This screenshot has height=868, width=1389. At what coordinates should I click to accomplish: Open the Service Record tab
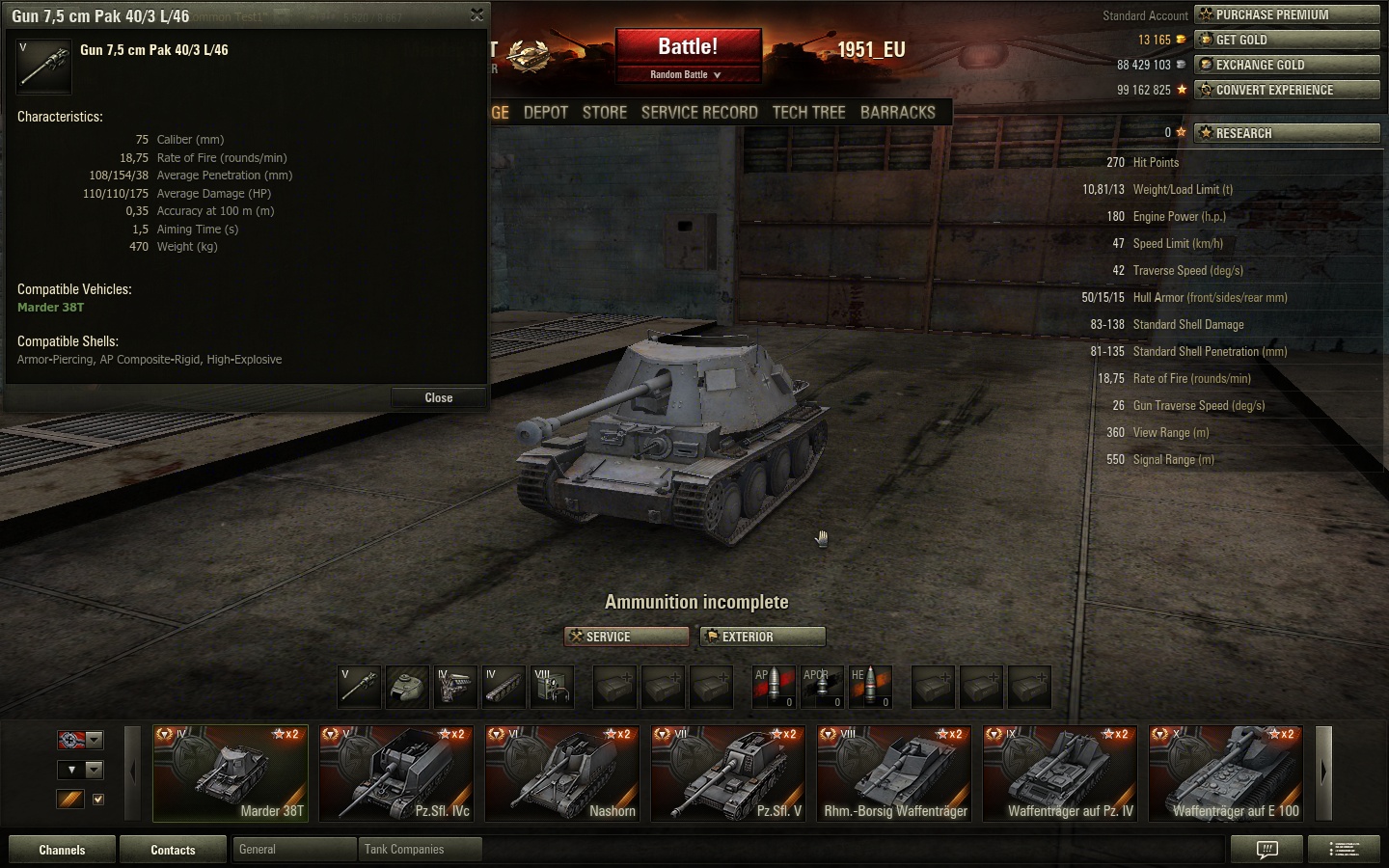click(x=699, y=112)
